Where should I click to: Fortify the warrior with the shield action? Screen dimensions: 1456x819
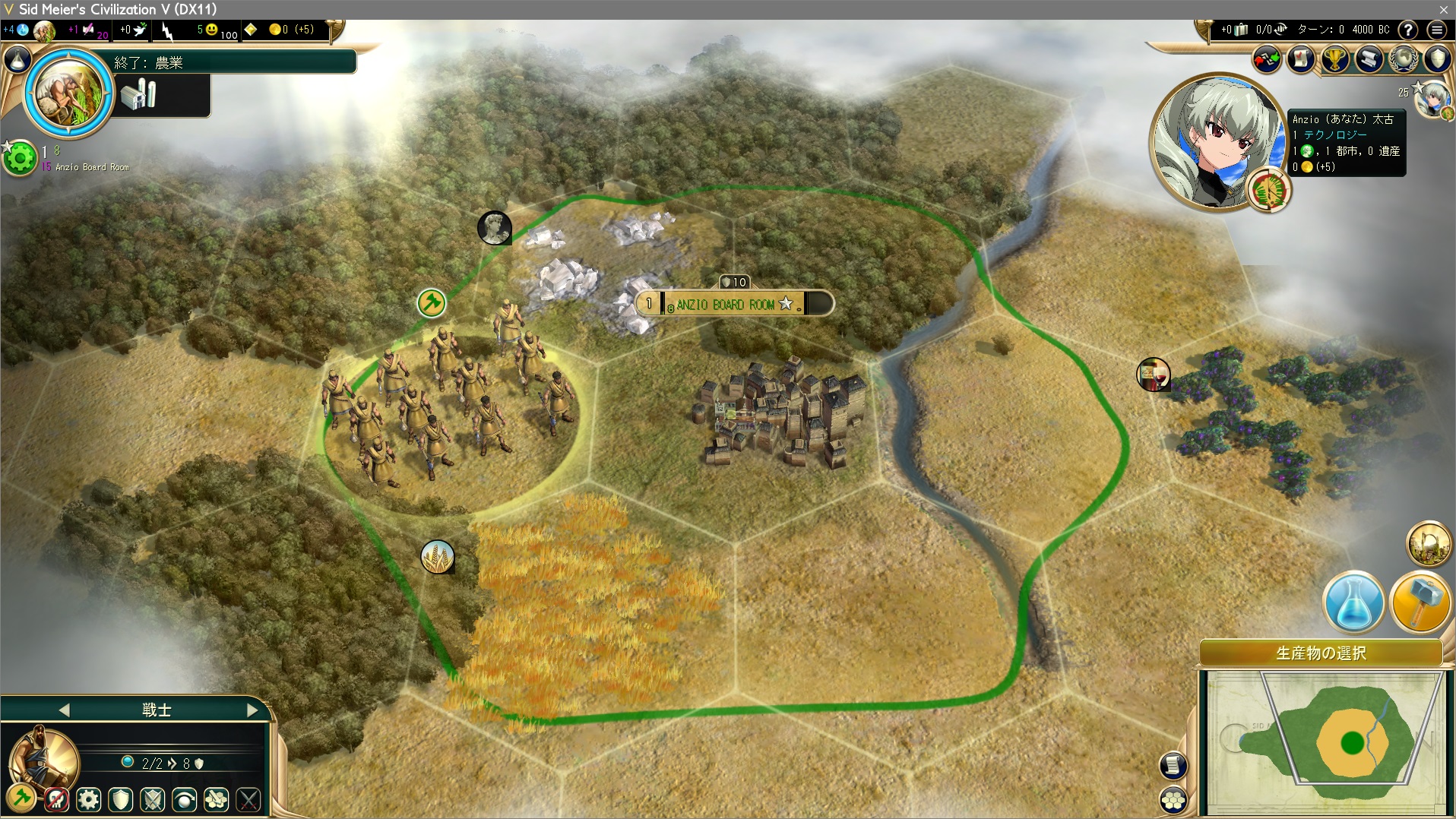pos(121,799)
